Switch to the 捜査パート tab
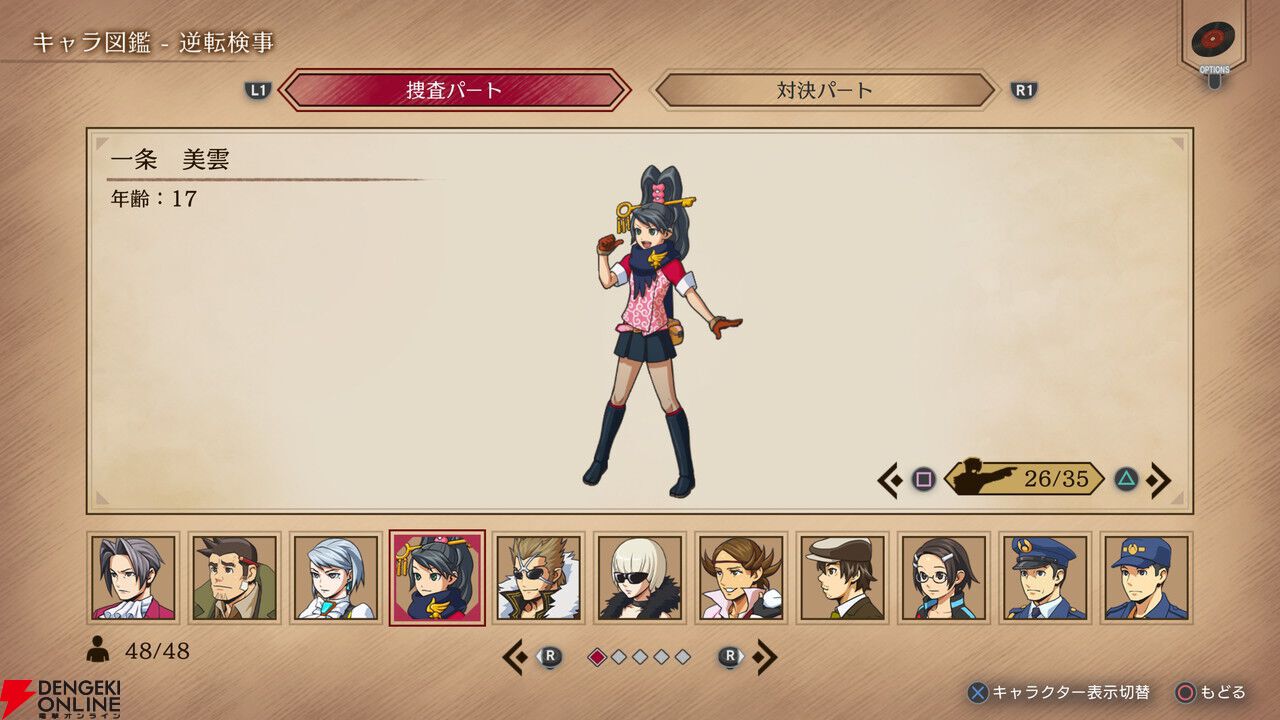The image size is (1280, 720). (x=455, y=90)
